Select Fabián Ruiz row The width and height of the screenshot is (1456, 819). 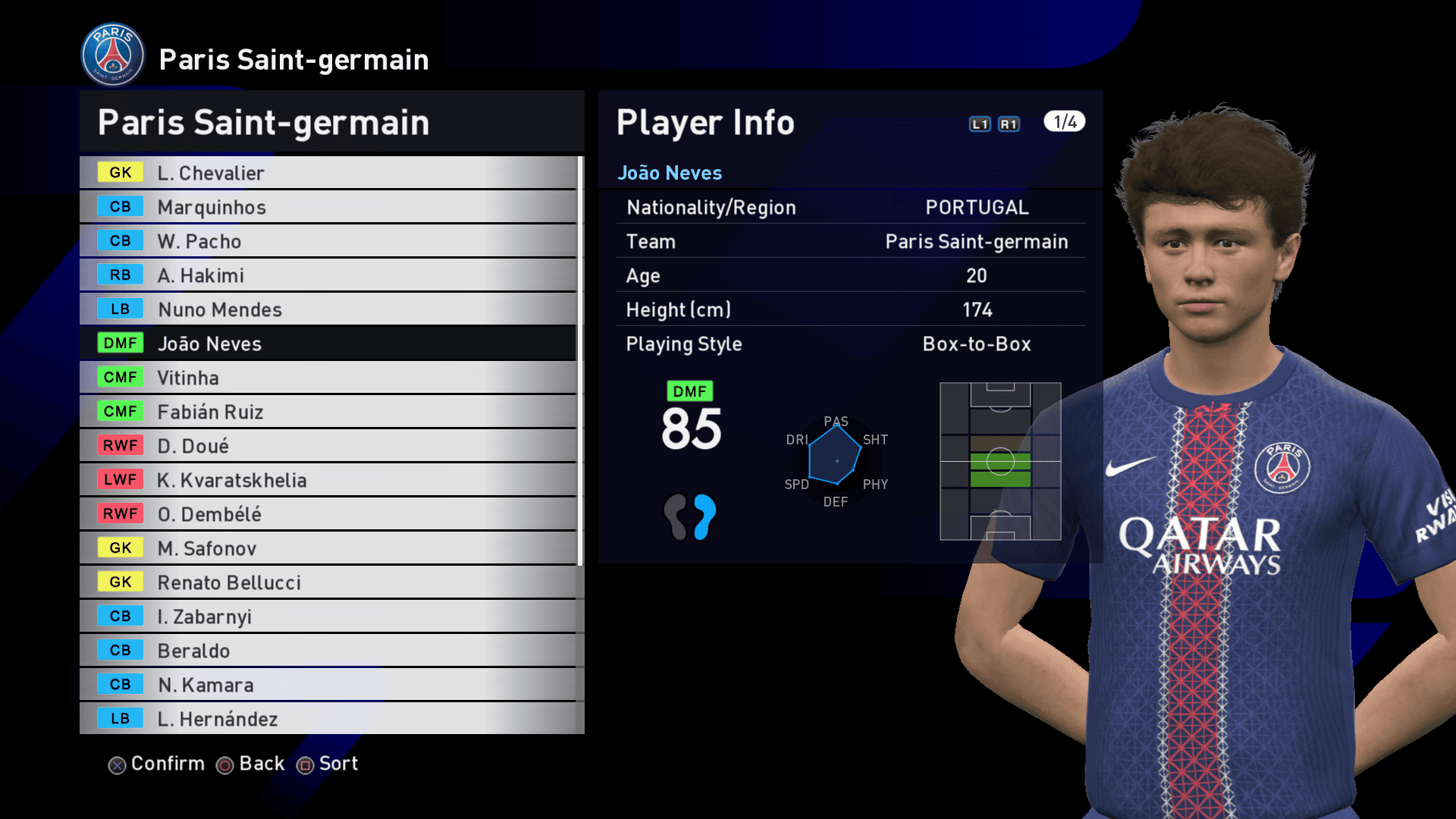[x=328, y=412]
